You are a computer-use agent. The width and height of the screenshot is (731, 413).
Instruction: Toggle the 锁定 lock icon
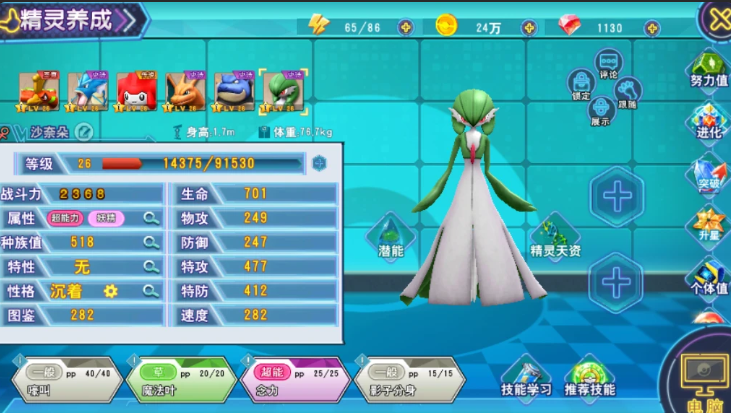tap(580, 86)
